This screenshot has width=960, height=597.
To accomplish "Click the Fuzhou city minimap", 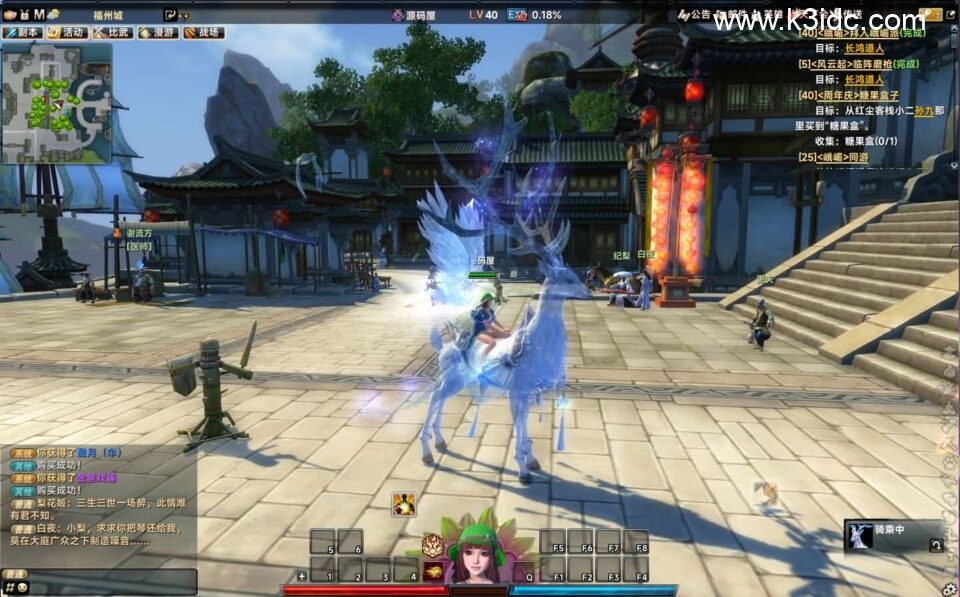I will coord(56,103).
